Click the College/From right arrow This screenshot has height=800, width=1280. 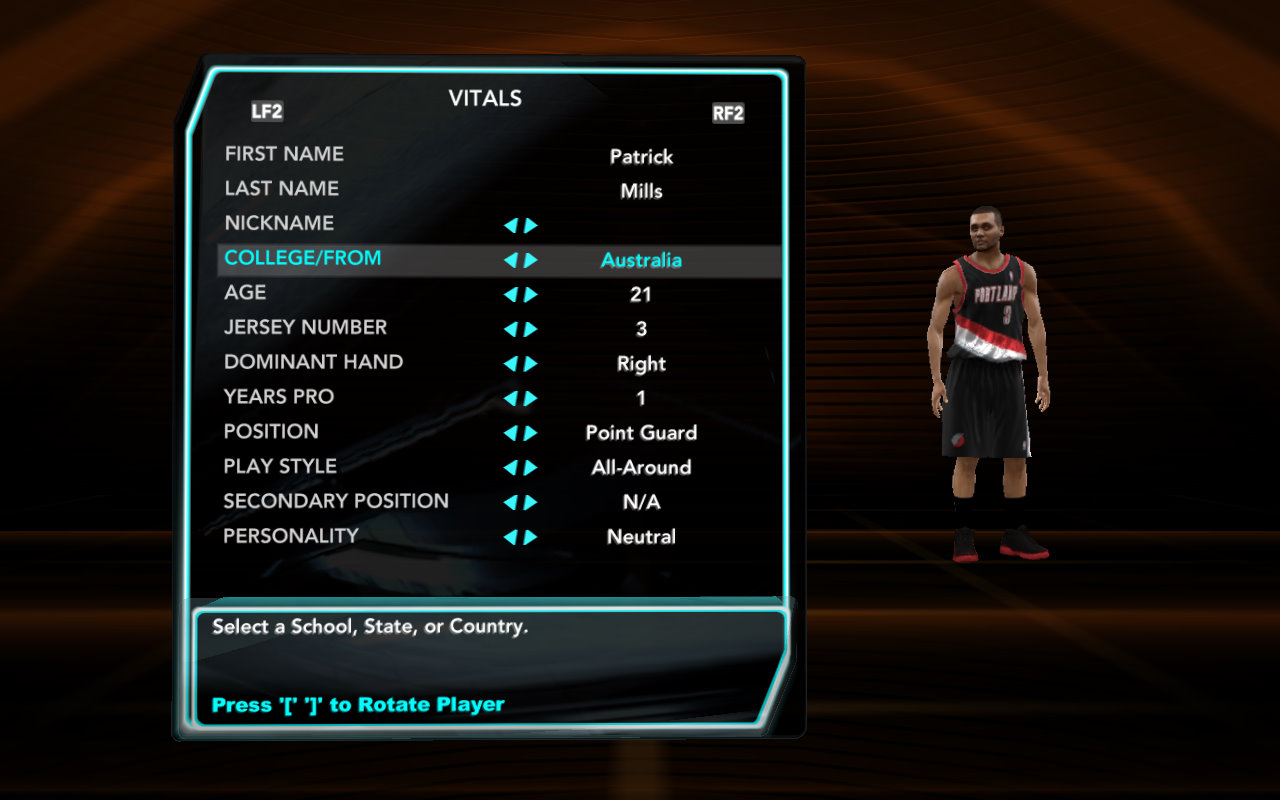pyautogui.click(x=531, y=260)
